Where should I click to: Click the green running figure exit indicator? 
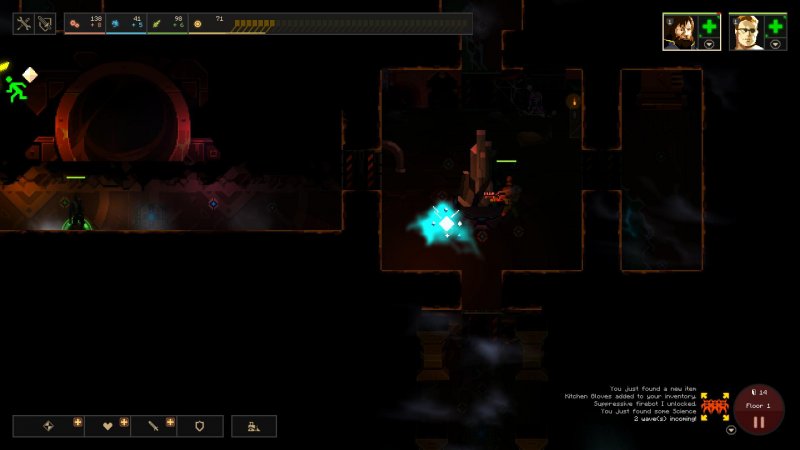[15, 90]
